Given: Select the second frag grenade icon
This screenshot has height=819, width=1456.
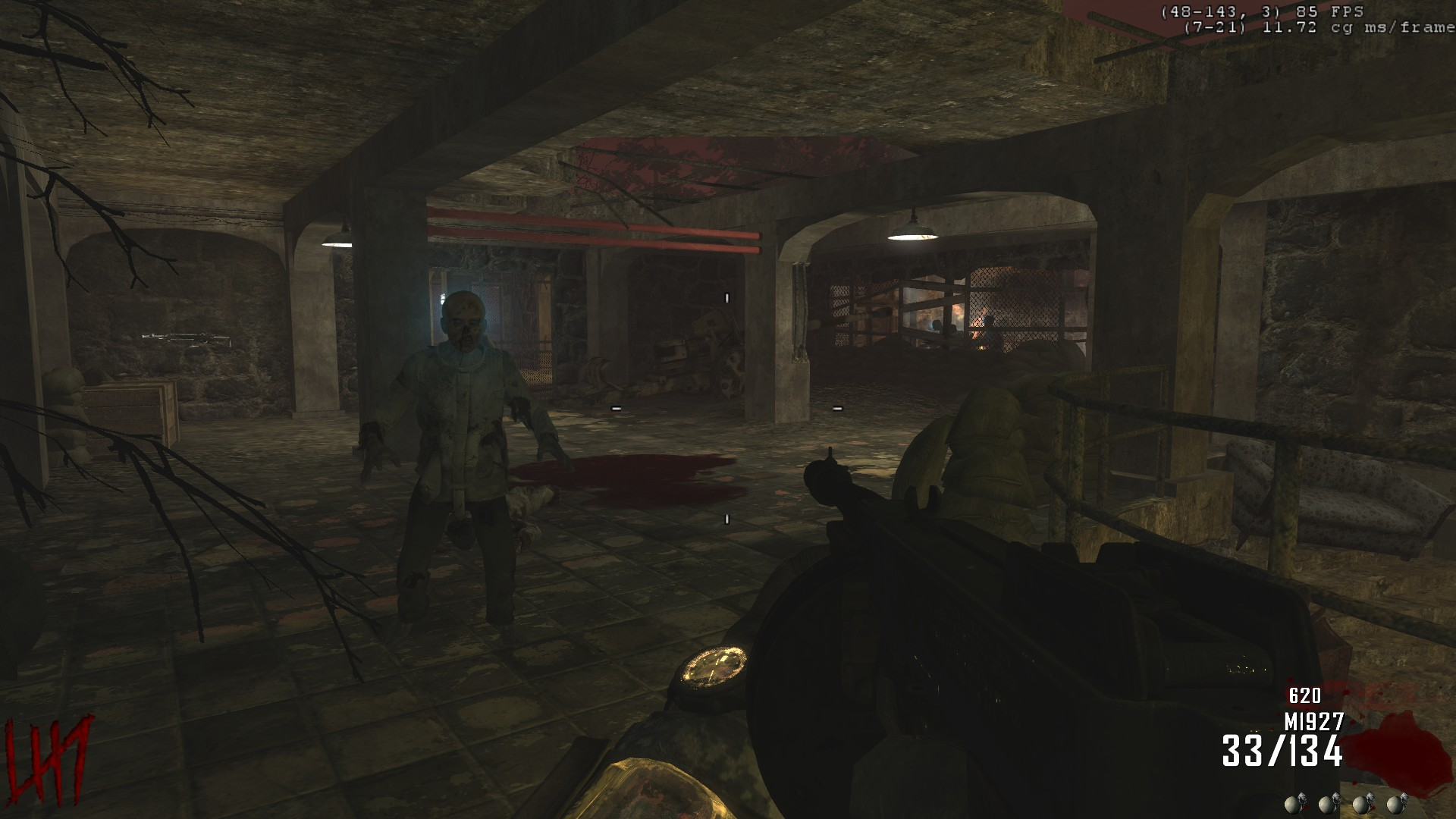Looking at the screenshot, I should coord(1328,805).
